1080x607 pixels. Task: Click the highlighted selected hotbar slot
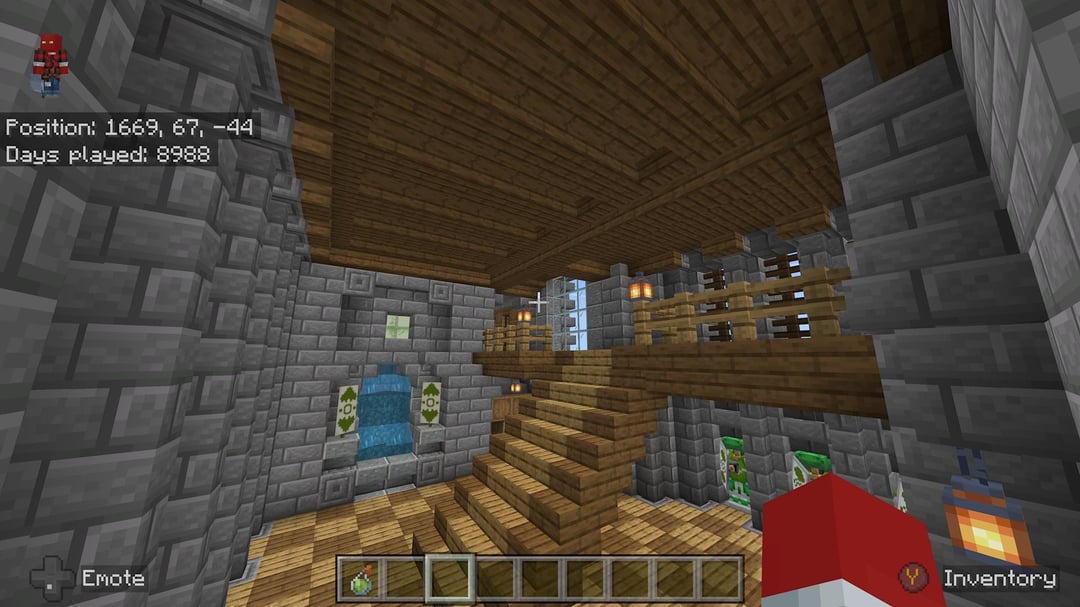pos(449,579)
